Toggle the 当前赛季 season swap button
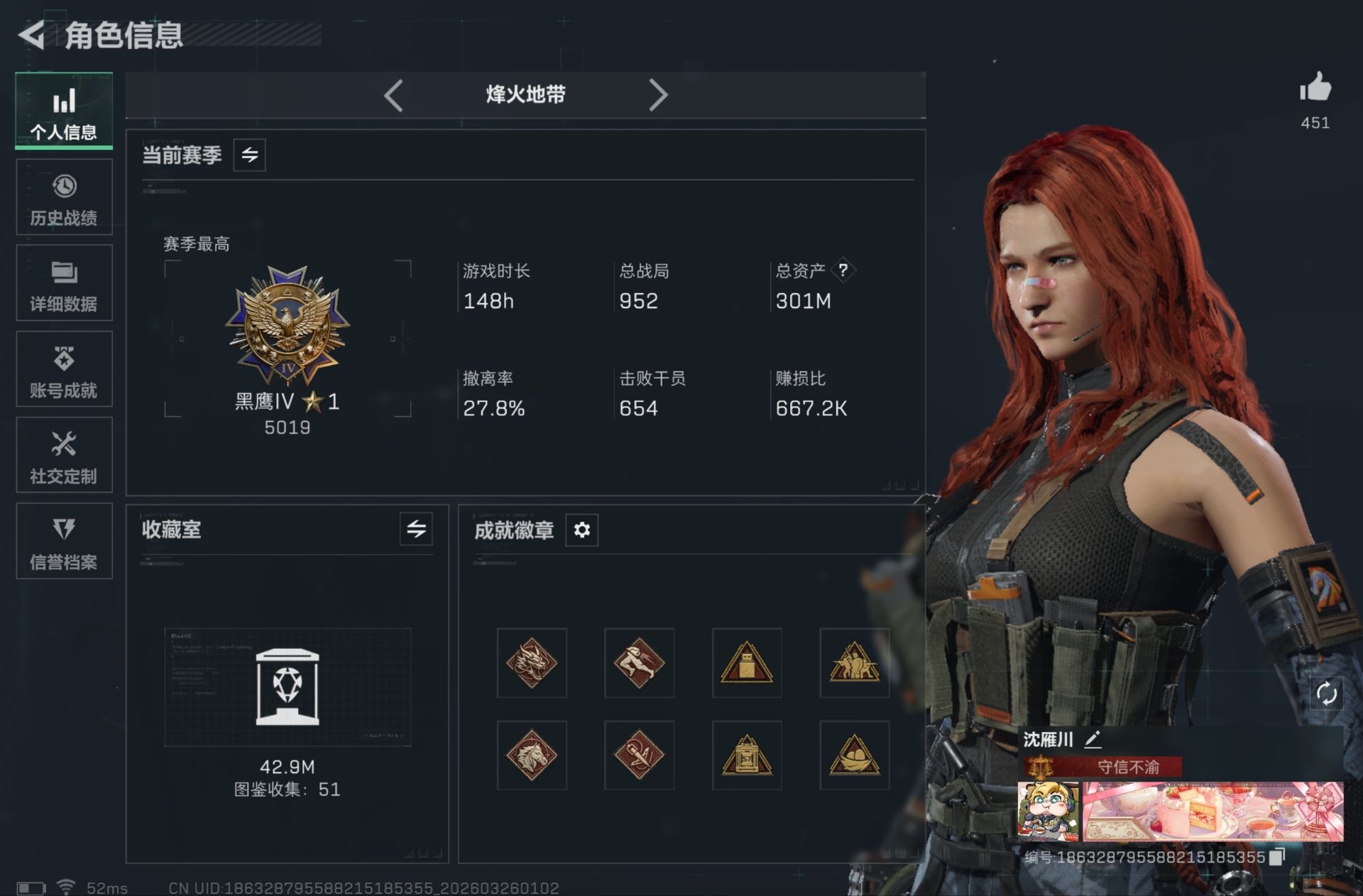The image size is (1363, 896). (250, 155)
